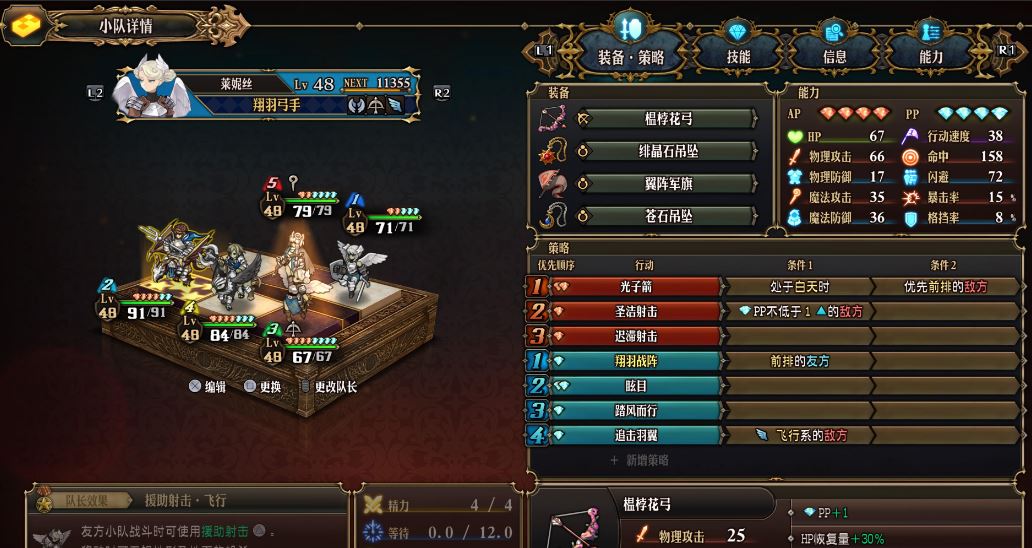
Task: Add a new tactic with 新增策略
Action: click(639, 460)
